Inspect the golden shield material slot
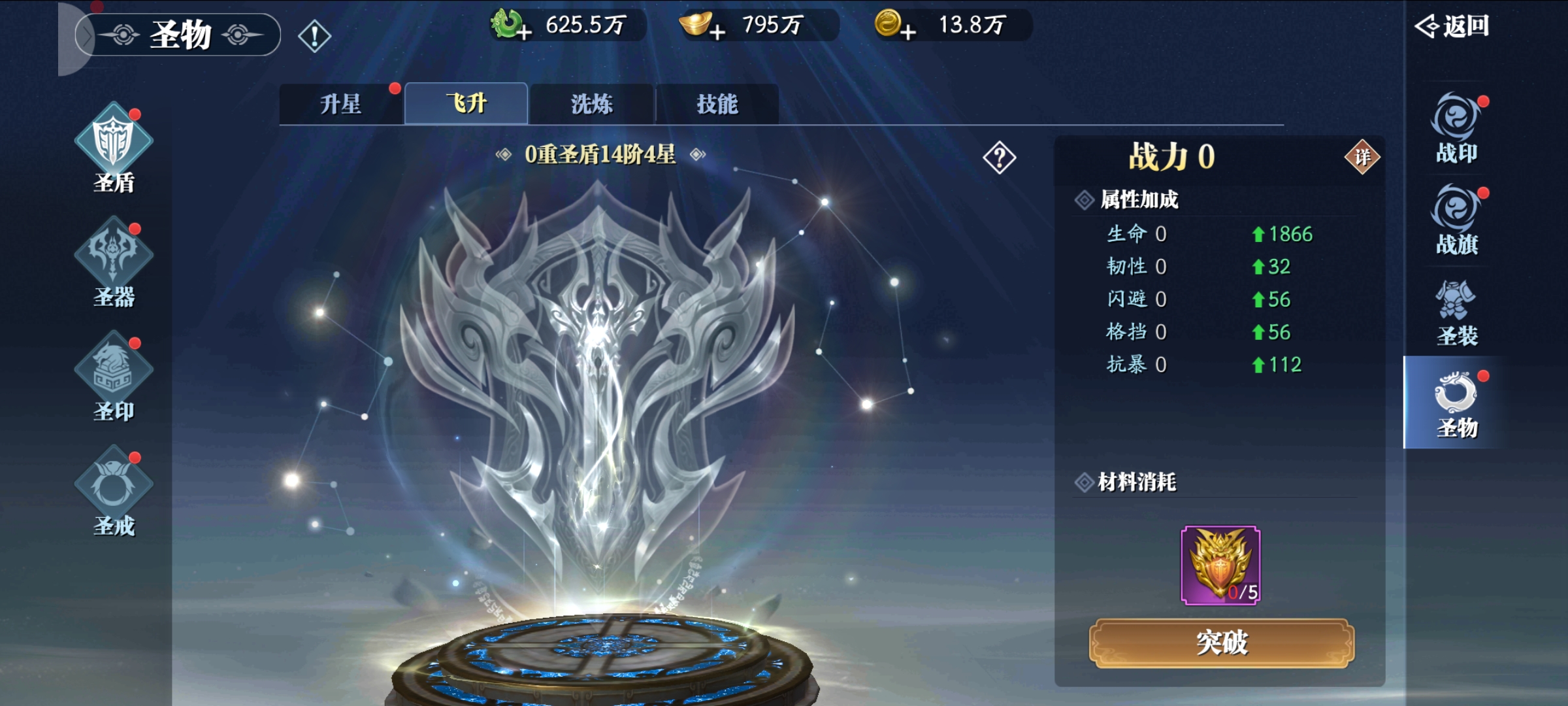 (x=1220, y=565)
